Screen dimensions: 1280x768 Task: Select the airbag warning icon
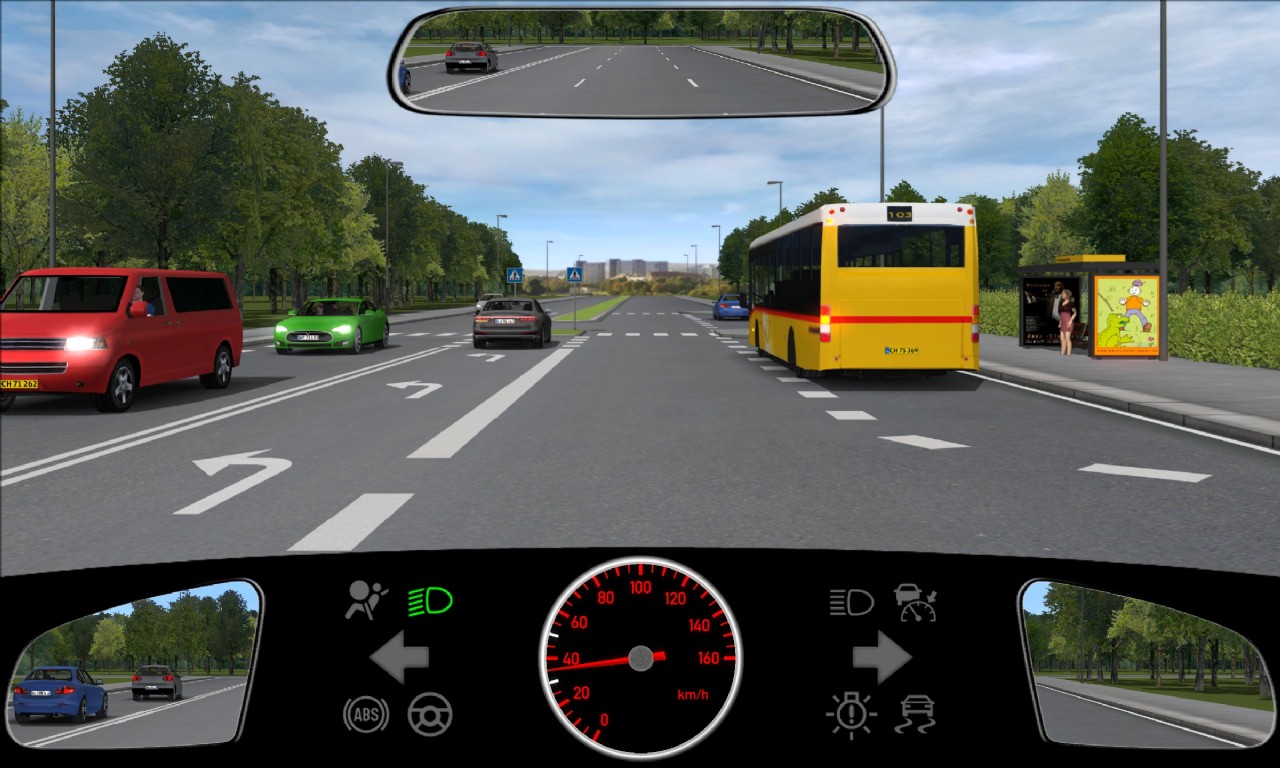pyautogui.click(x=366, y=600)
